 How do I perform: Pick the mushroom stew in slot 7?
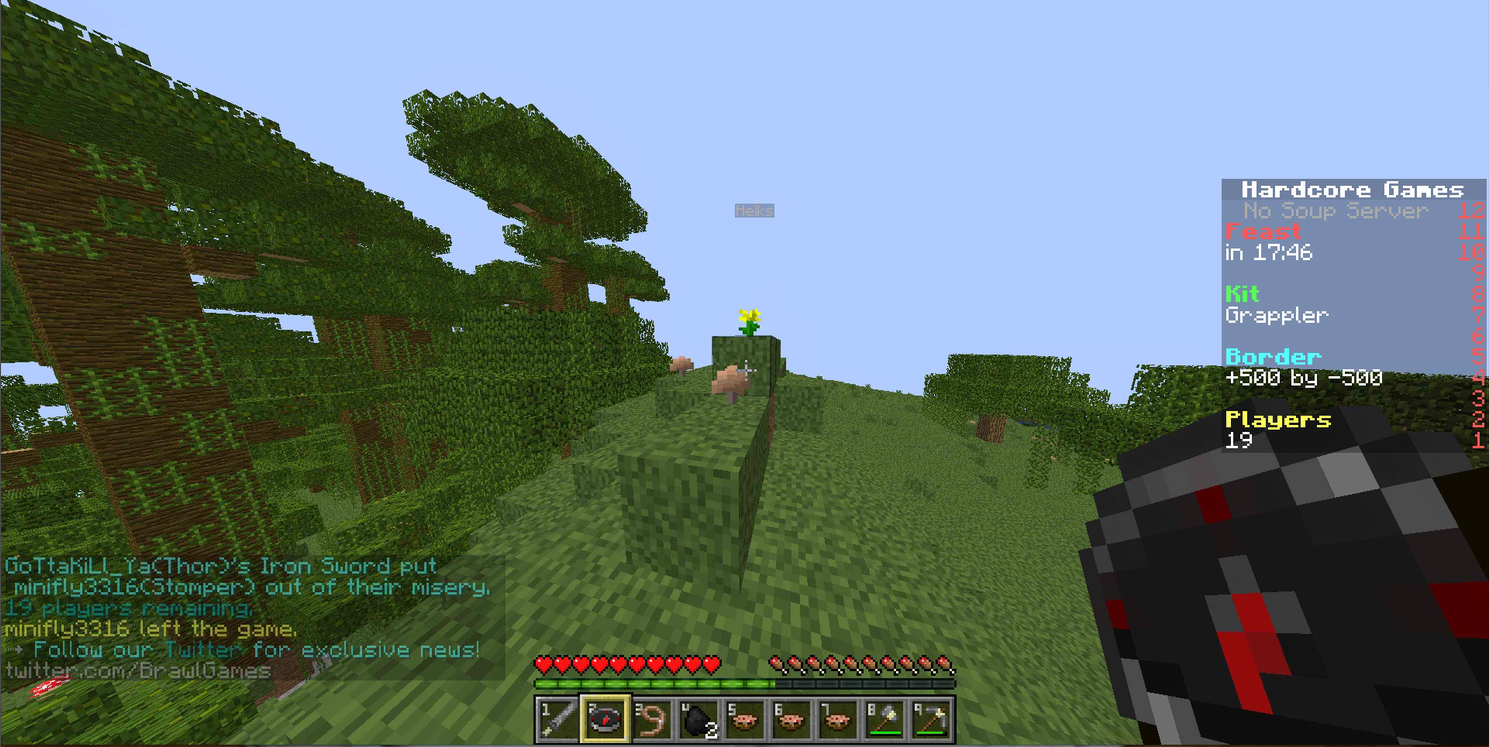[x=838, y=718]
